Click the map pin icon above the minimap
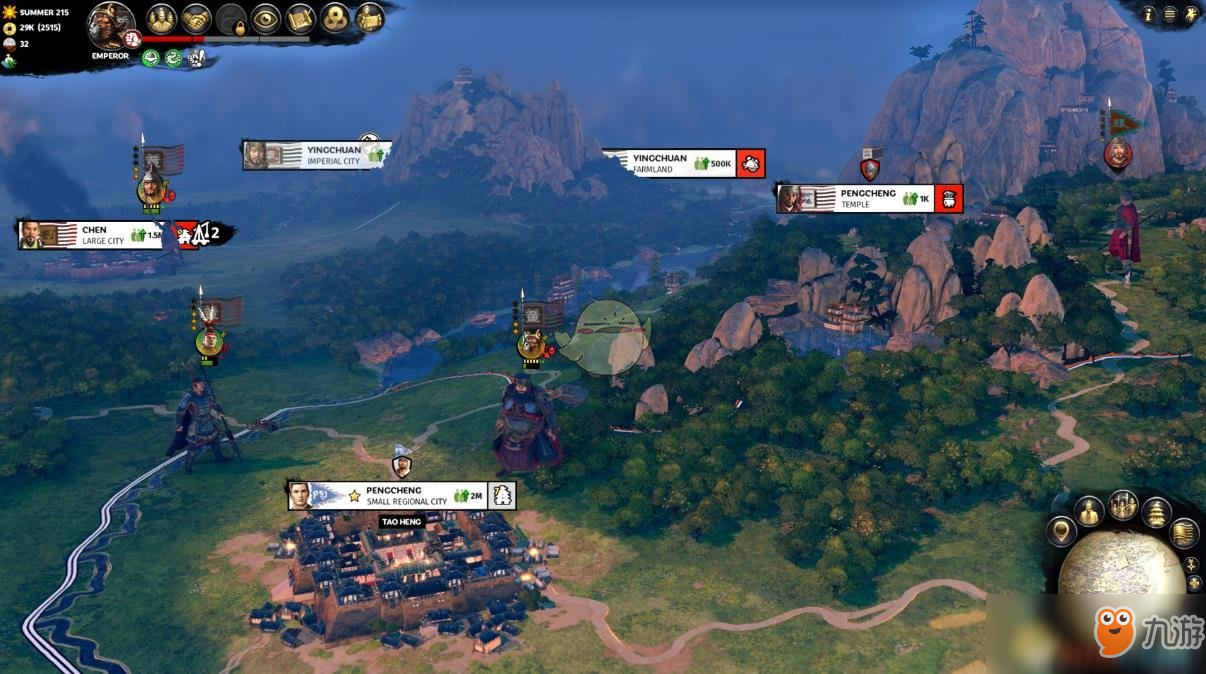The image size is (1206, 674). (1061, 530)
